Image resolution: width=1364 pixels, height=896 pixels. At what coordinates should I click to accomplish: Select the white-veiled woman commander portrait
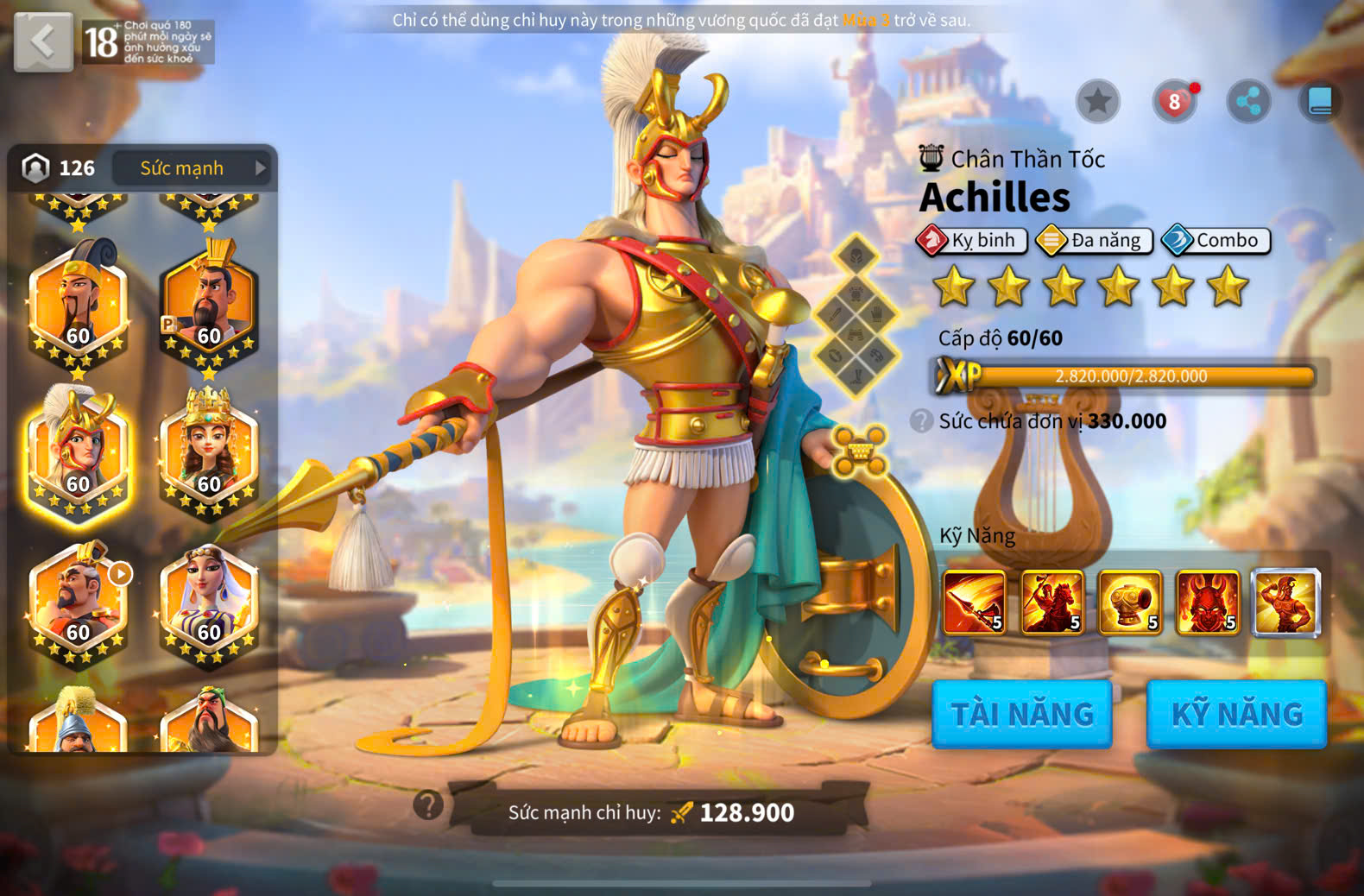pyautogui.click(x=209, y=602)
